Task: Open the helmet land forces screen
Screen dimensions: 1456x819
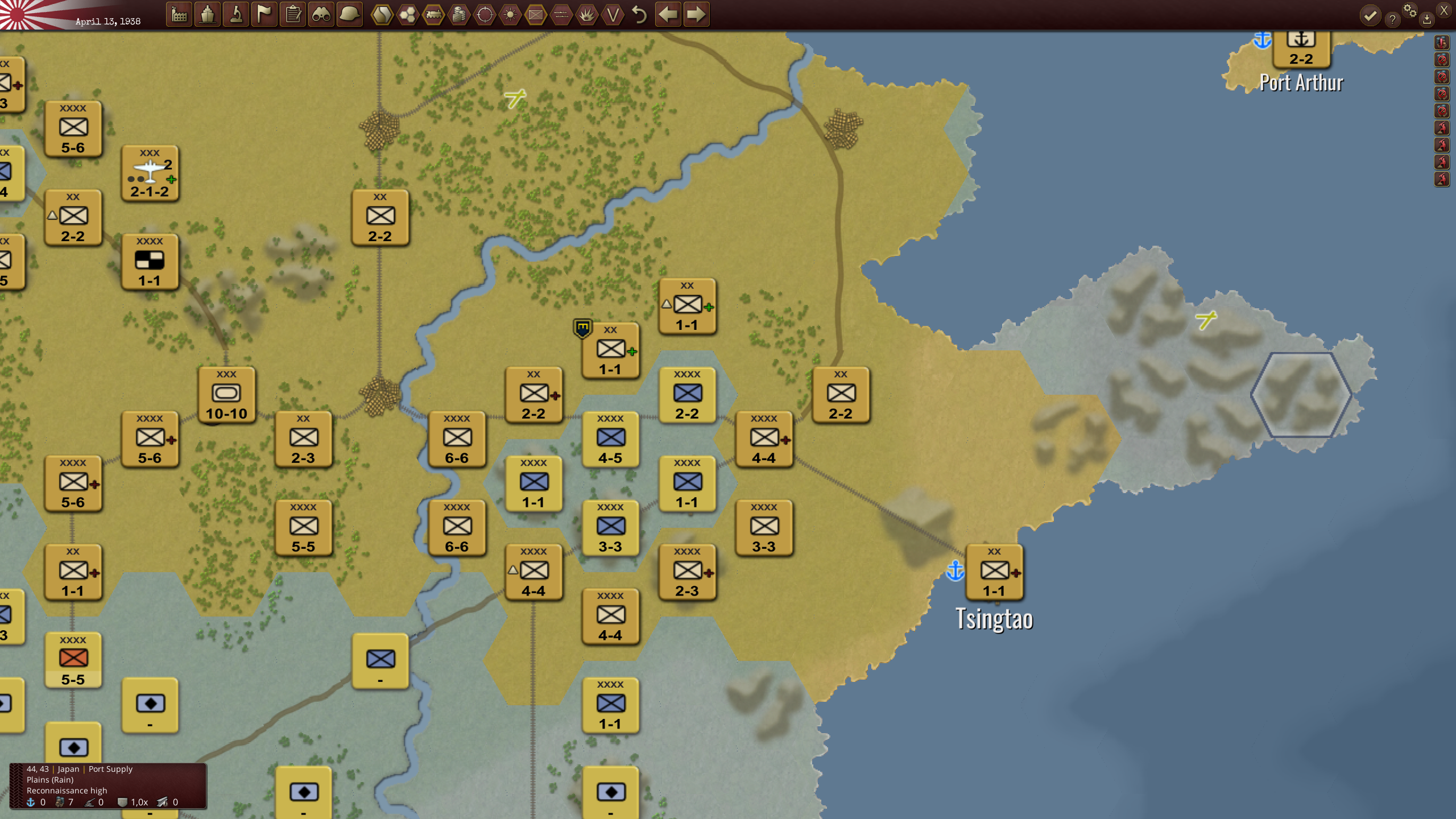Action: (350, 15)
